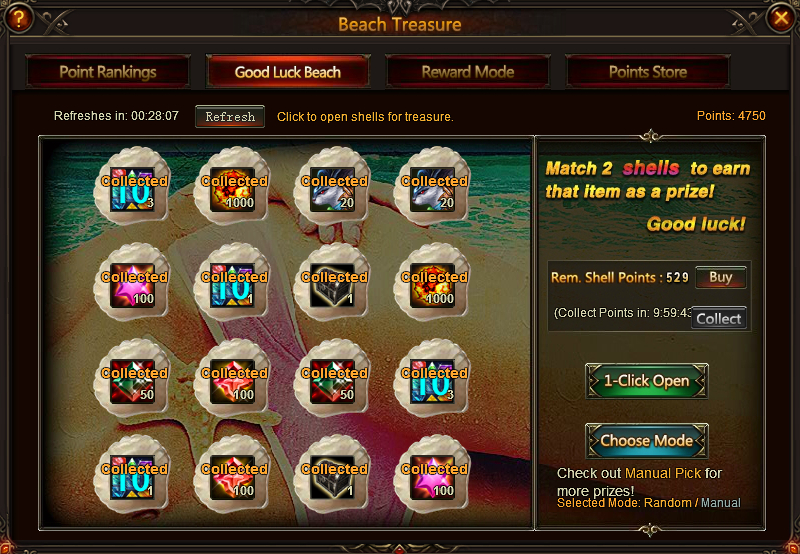Image resolution: width=800 pixels, height=554 pixels.
Task: Open the Choose Mode option
Action: 646,441
